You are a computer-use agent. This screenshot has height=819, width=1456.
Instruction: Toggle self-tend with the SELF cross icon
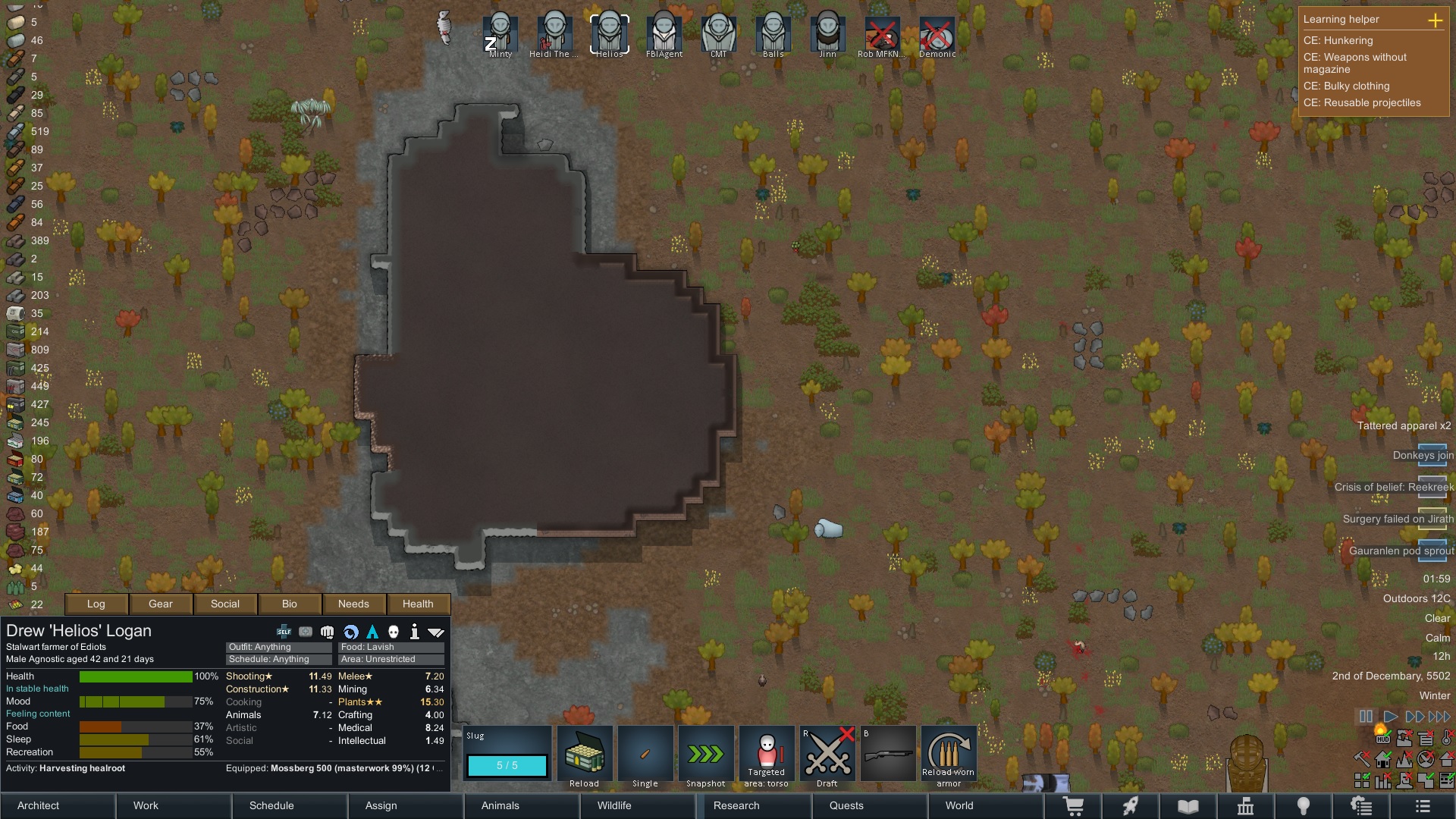tap(284, 630)
